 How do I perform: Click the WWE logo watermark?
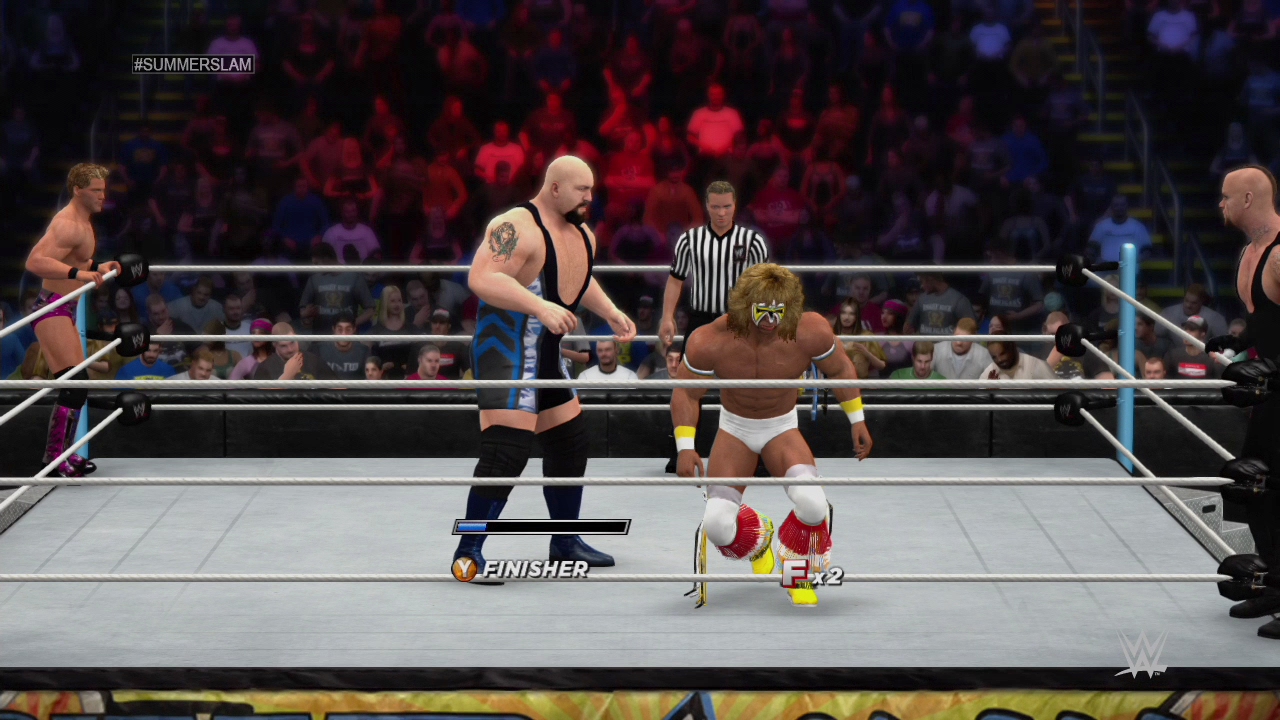1142,655
